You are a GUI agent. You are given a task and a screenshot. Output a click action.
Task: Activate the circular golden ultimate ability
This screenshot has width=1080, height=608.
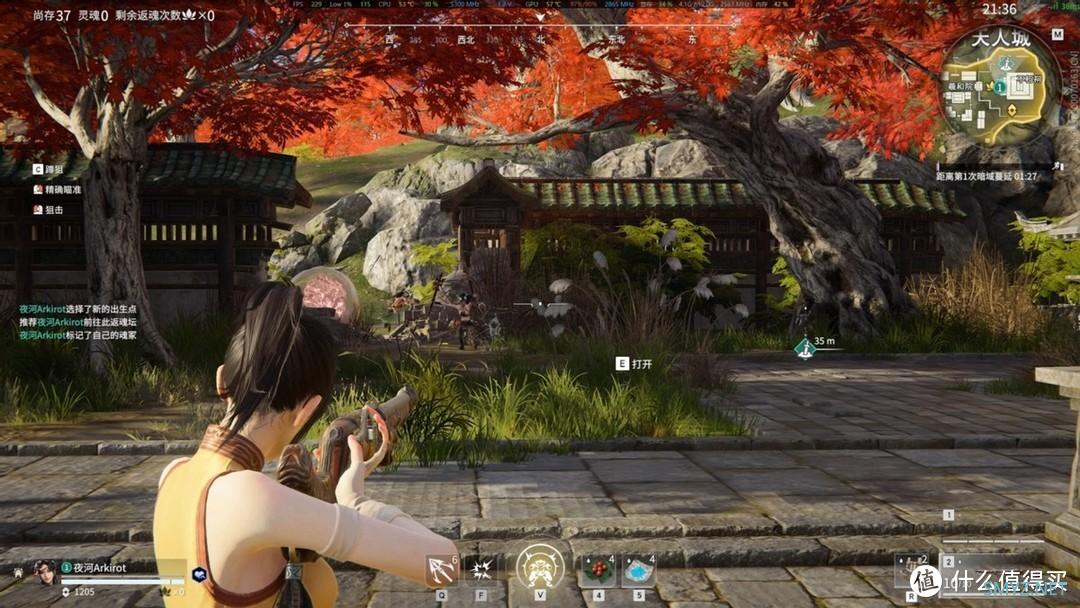coord(540,567)
